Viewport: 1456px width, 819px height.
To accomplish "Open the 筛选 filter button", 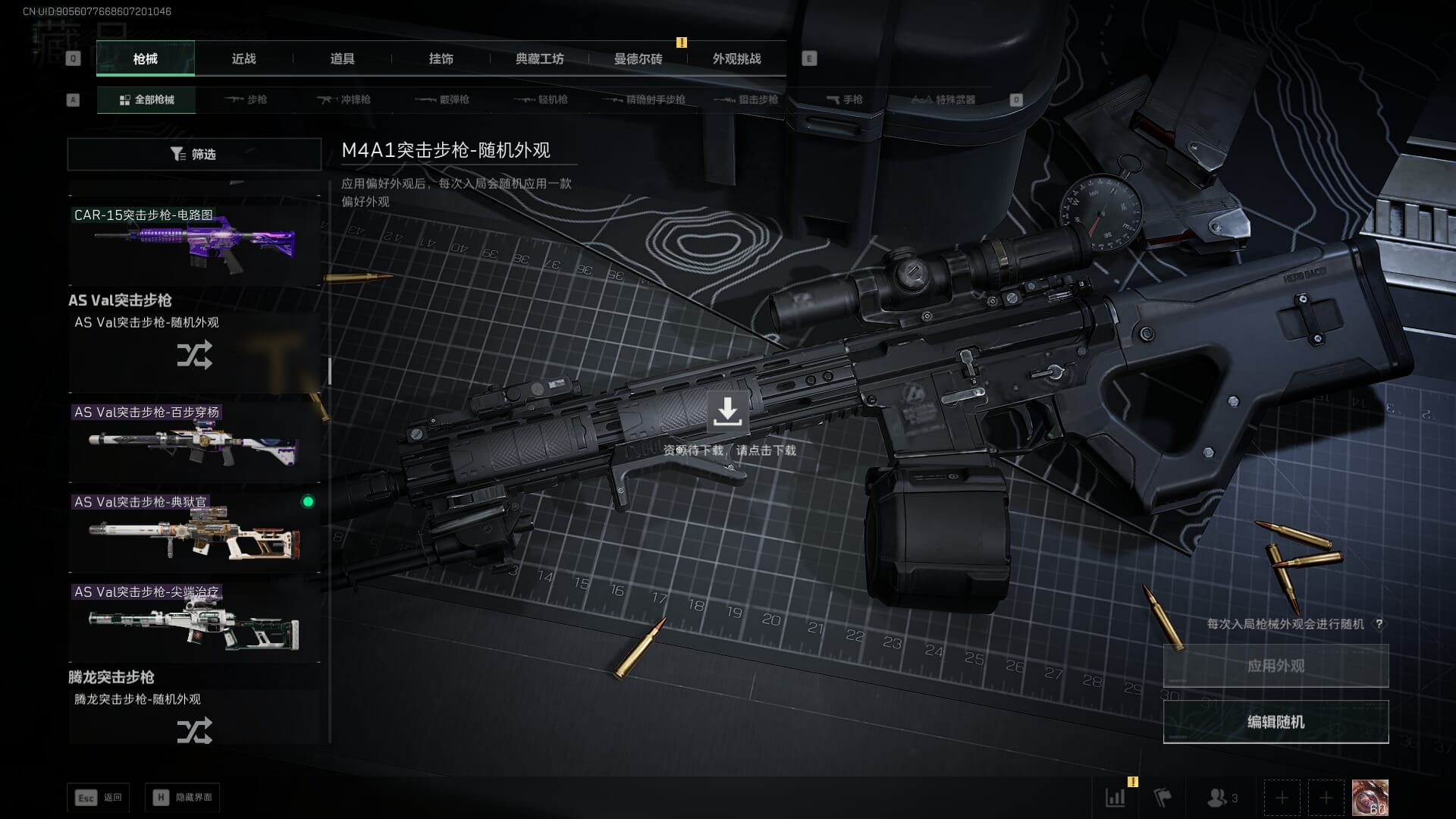I will [x=194, y=154].
